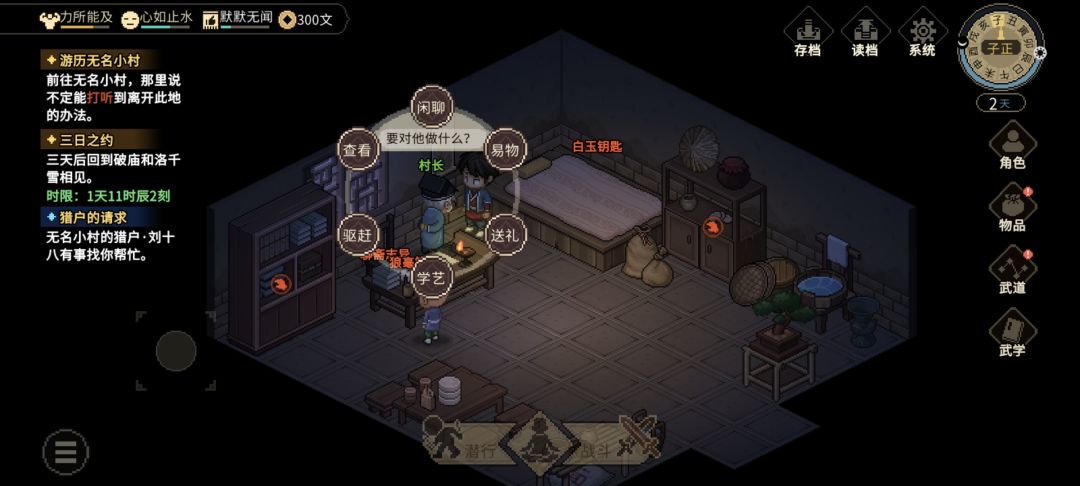Viewport: 1080px width, 486px height.
Task: Select the 送礼 (give gift) option
Action: click(504, 236)
